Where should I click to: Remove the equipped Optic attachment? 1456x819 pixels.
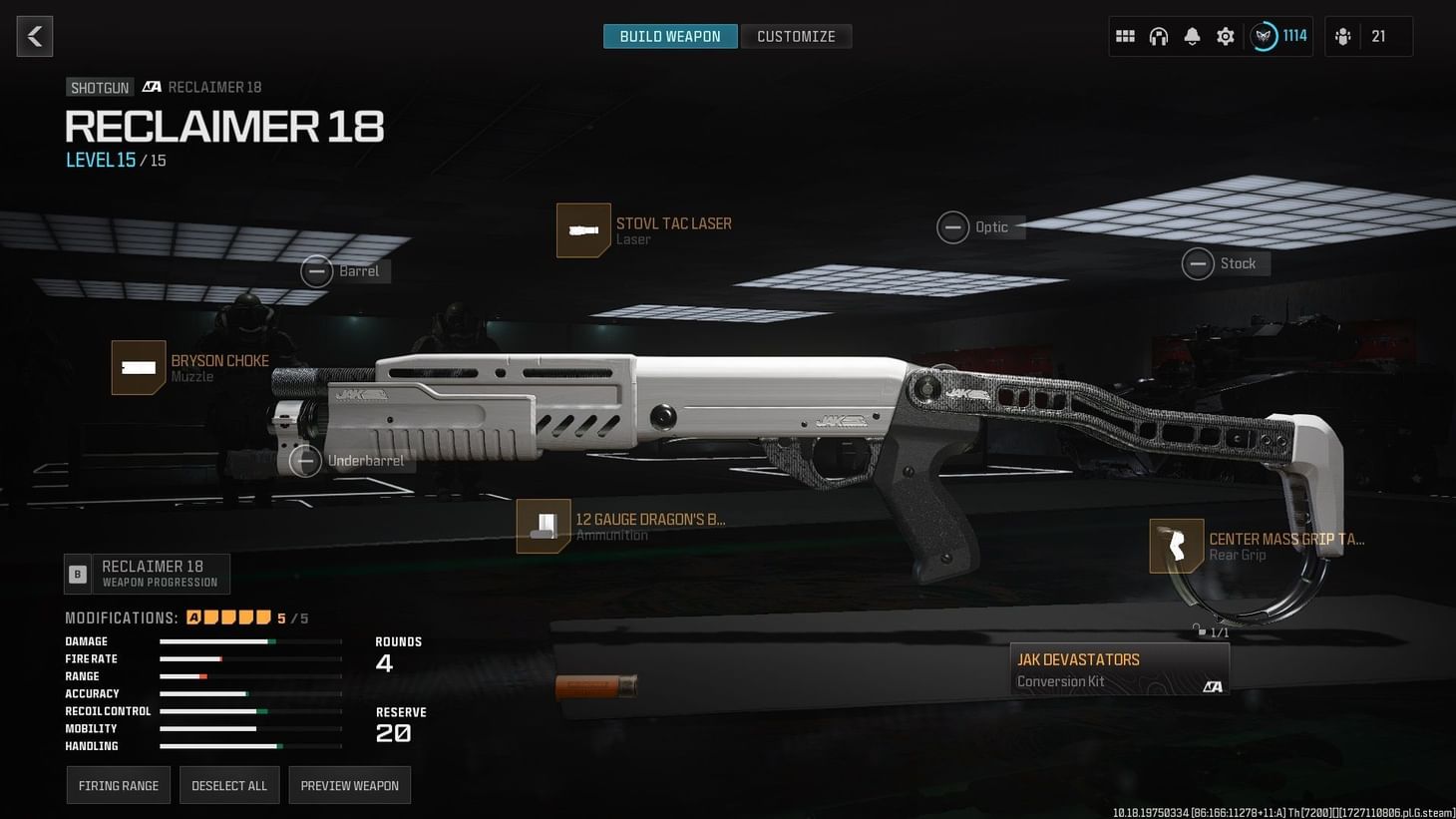pyautogui.click(x=952, y=227)
